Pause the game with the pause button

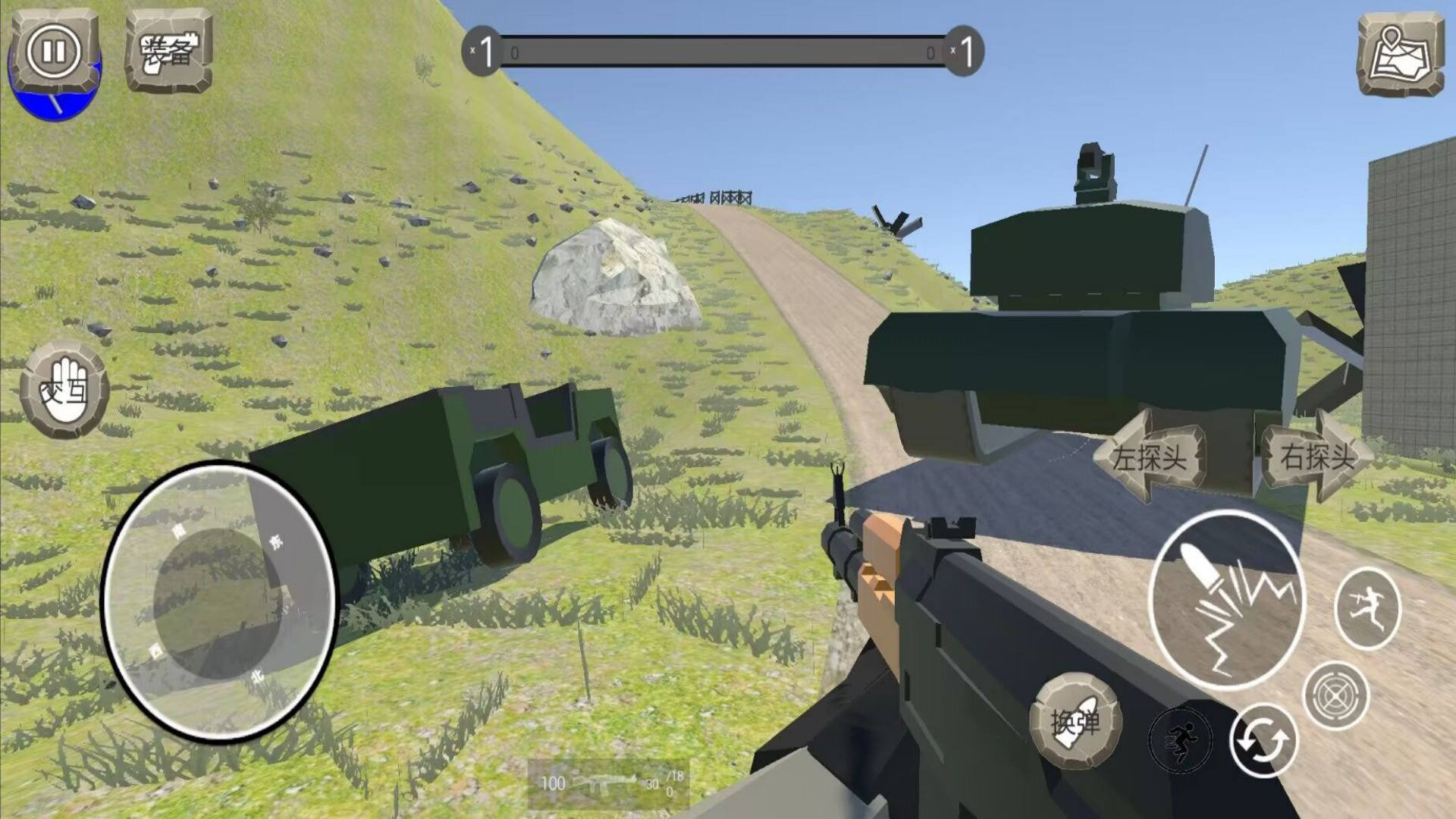click(53, 52)
